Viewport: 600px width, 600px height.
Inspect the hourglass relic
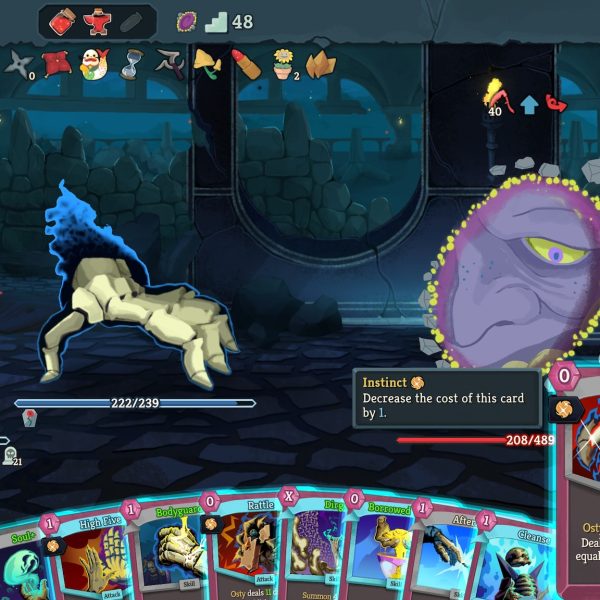tap(132, 65)
